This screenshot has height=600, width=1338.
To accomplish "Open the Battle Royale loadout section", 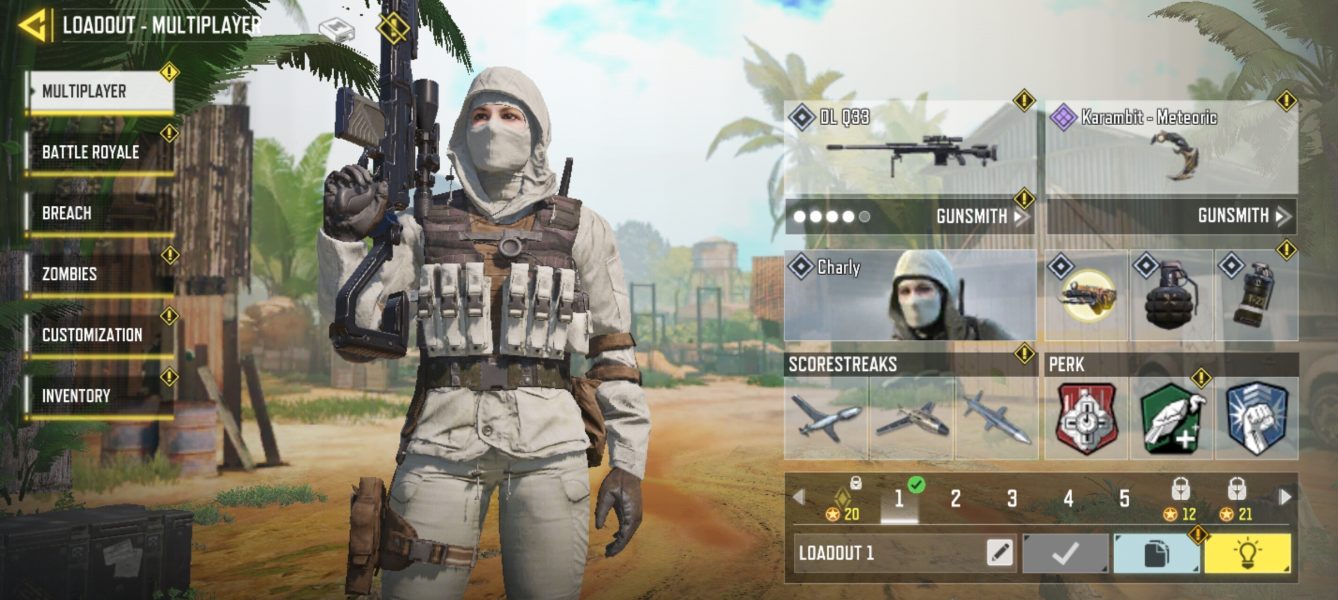I will pyautogui.click(x=100, y=153).
